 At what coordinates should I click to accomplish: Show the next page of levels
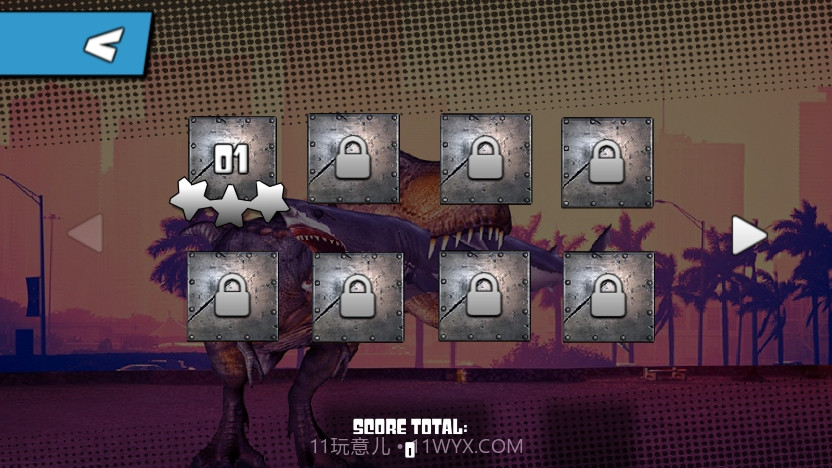click(x=748, y=235)
